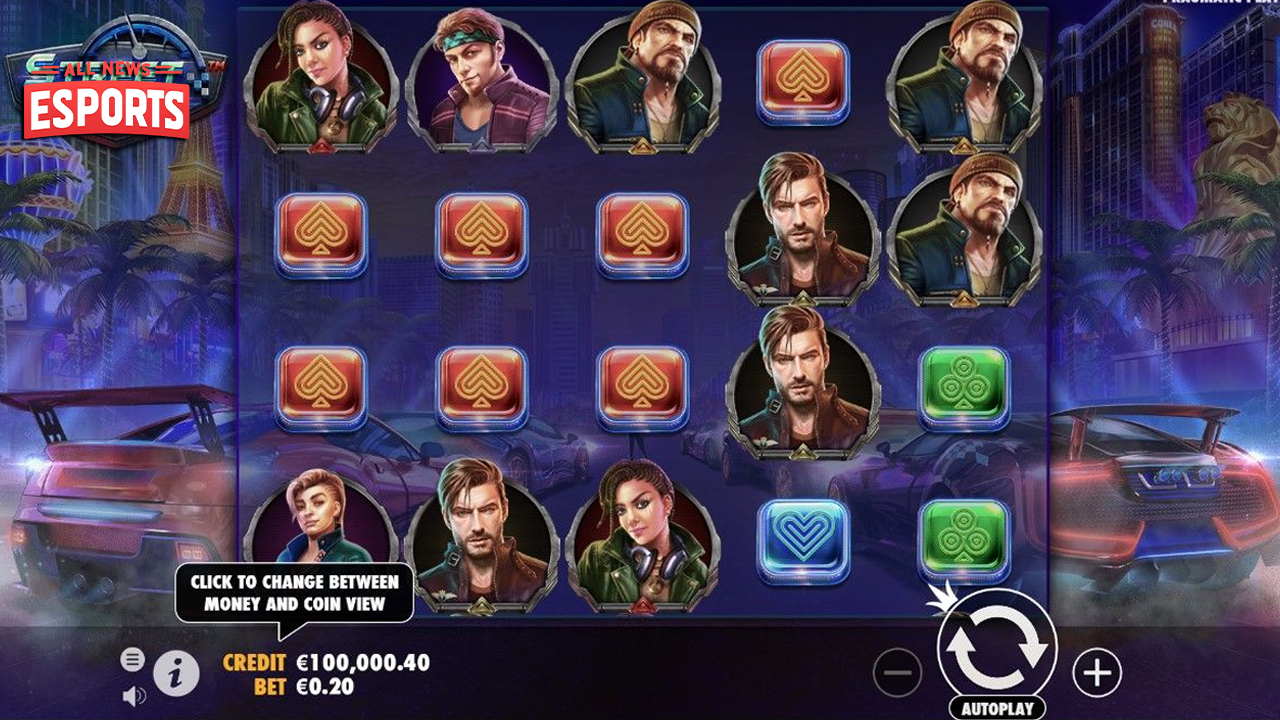Open the game information panel via info icon
Screen dimensions: 1280x720
point(175,671)
